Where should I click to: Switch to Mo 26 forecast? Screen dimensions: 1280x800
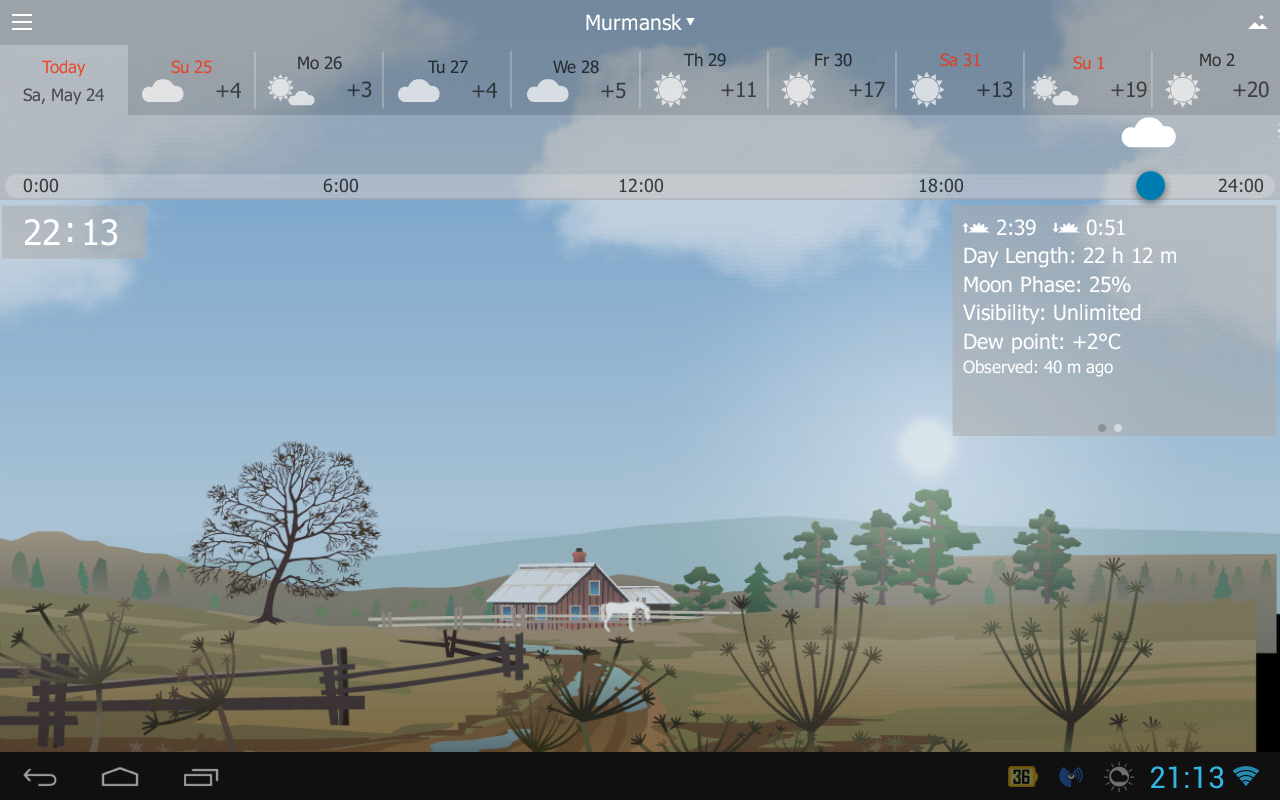pyautogui.click(x=320, y=80)
